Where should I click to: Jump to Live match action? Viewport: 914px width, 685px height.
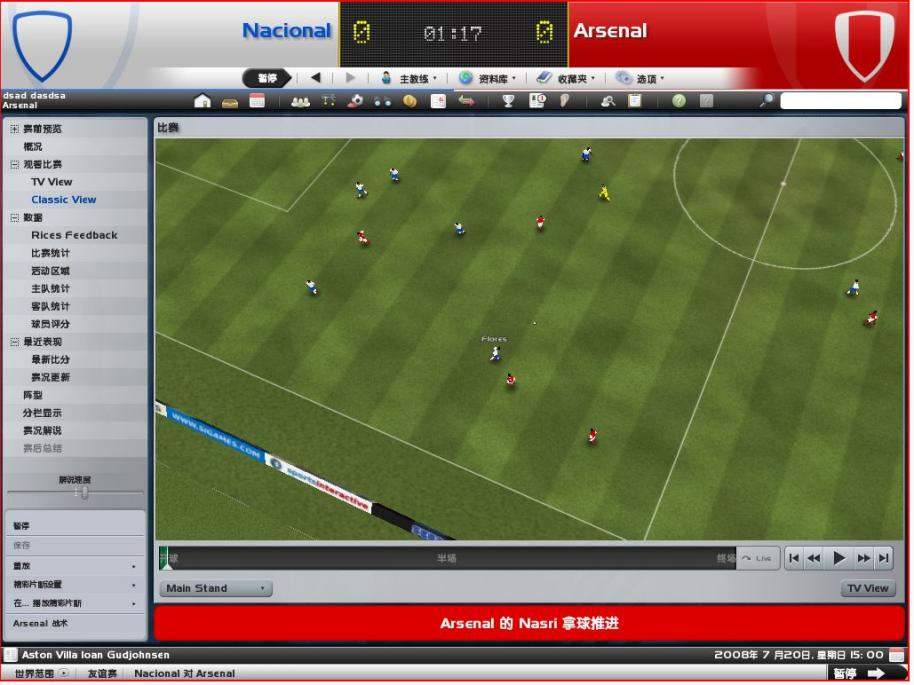758,558
